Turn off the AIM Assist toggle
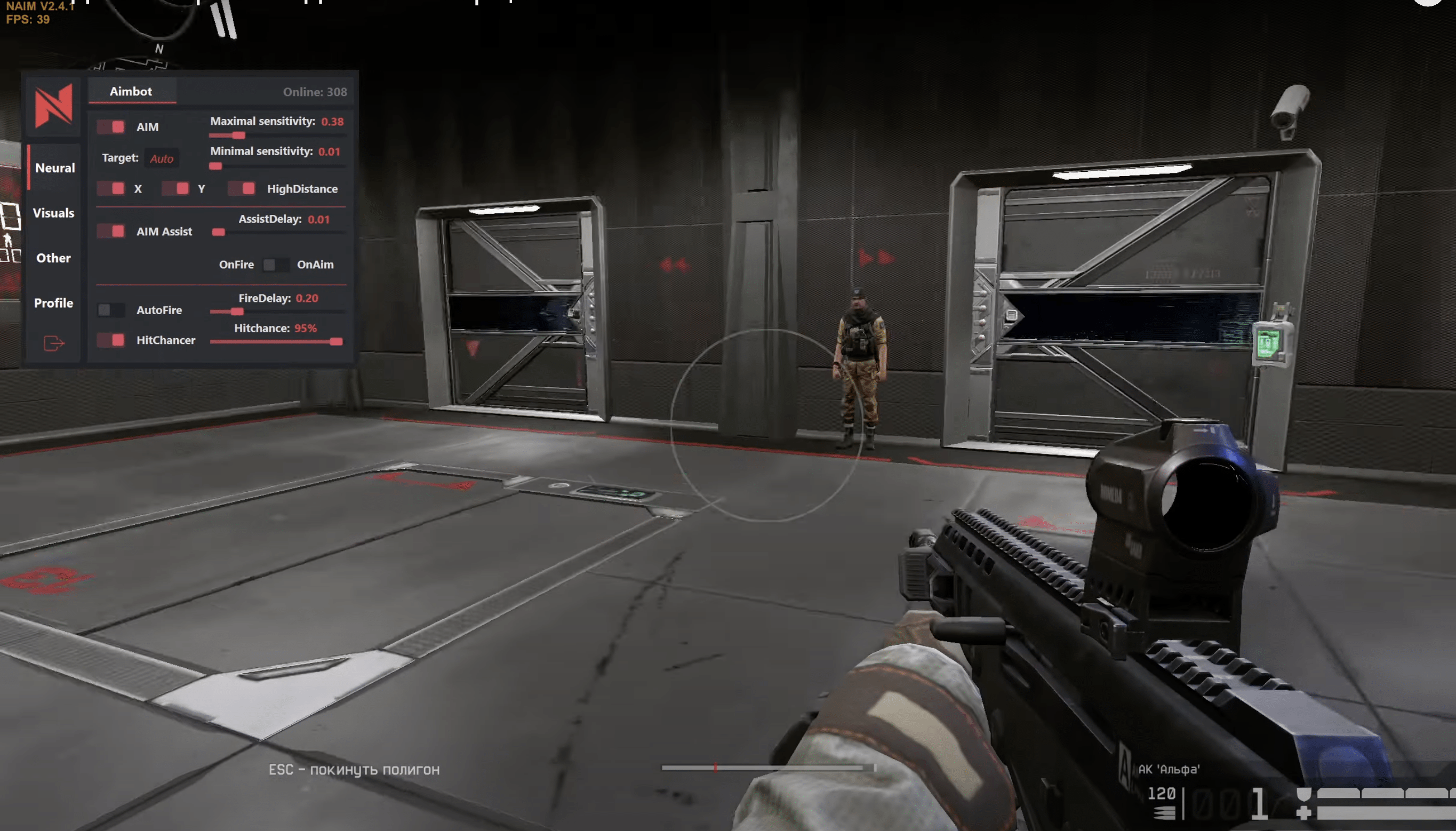Image resolution: width=1456 pixels, height=831 pixels. 111,231
